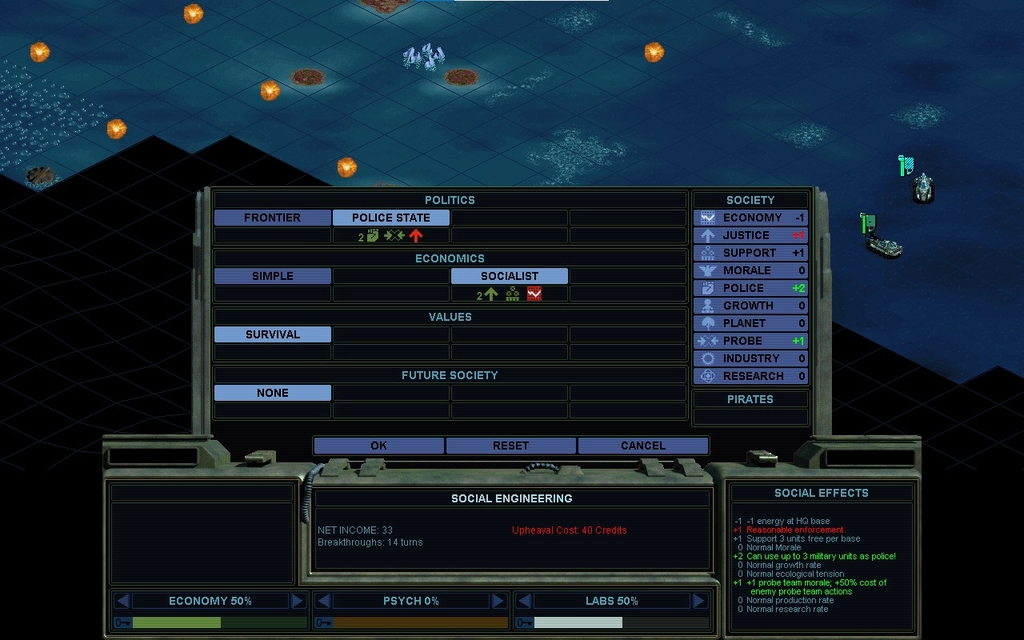1024x640 pixels.
Task: Increase Psych allocation with right arrow
Action: pyautogui.click(x=497, y=601)
